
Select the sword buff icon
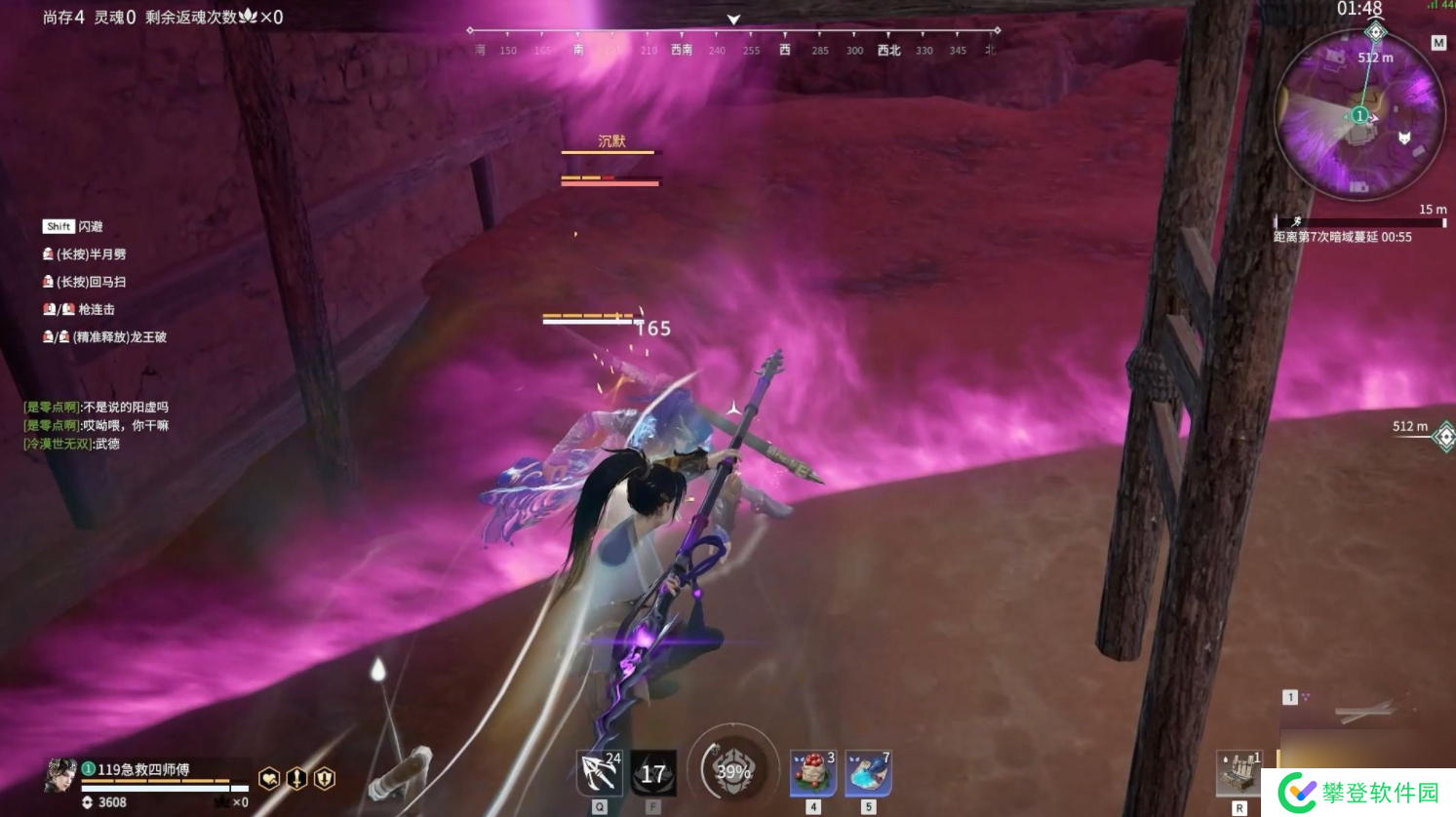pyautogui.click(x=296, y=778)
